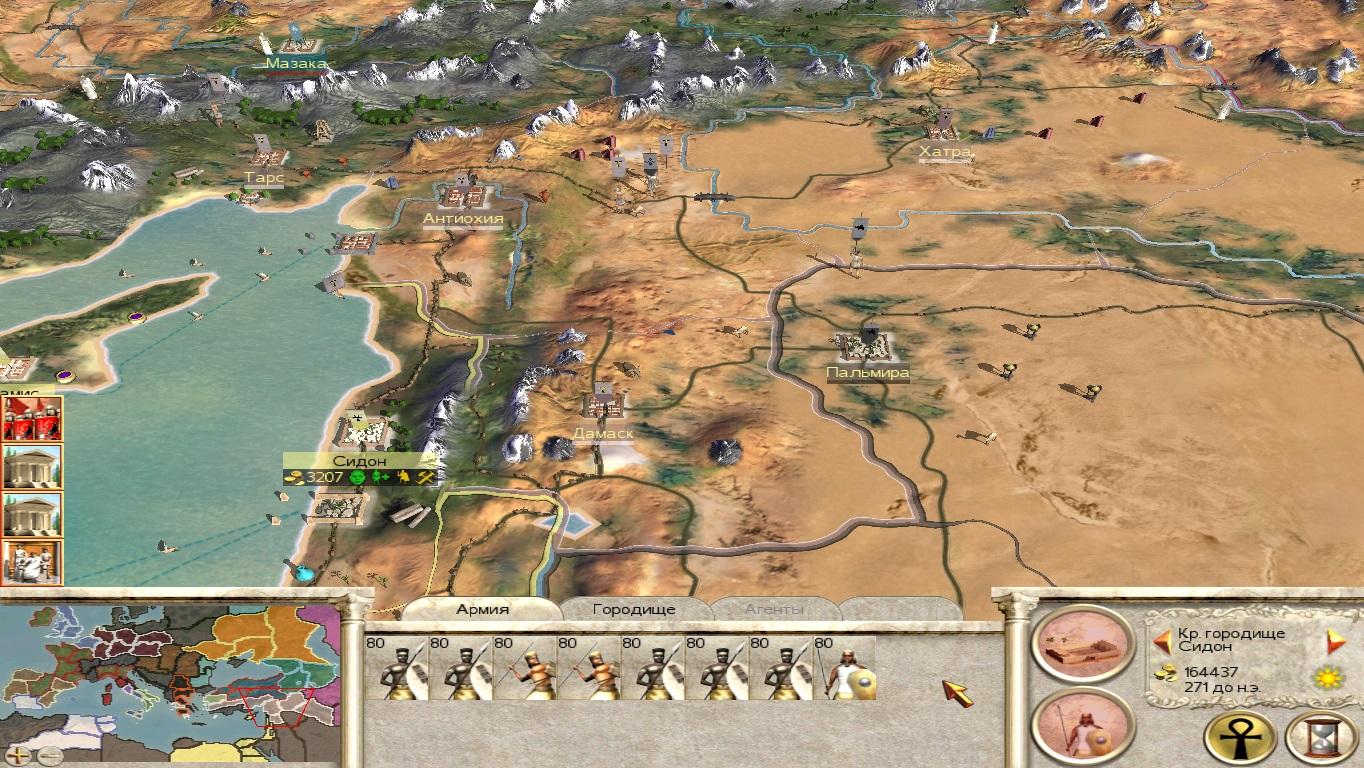Zoom in the minimap with plus button
Image resolution: width=1364 pixels, height=768 pixels.
point(19,755)
